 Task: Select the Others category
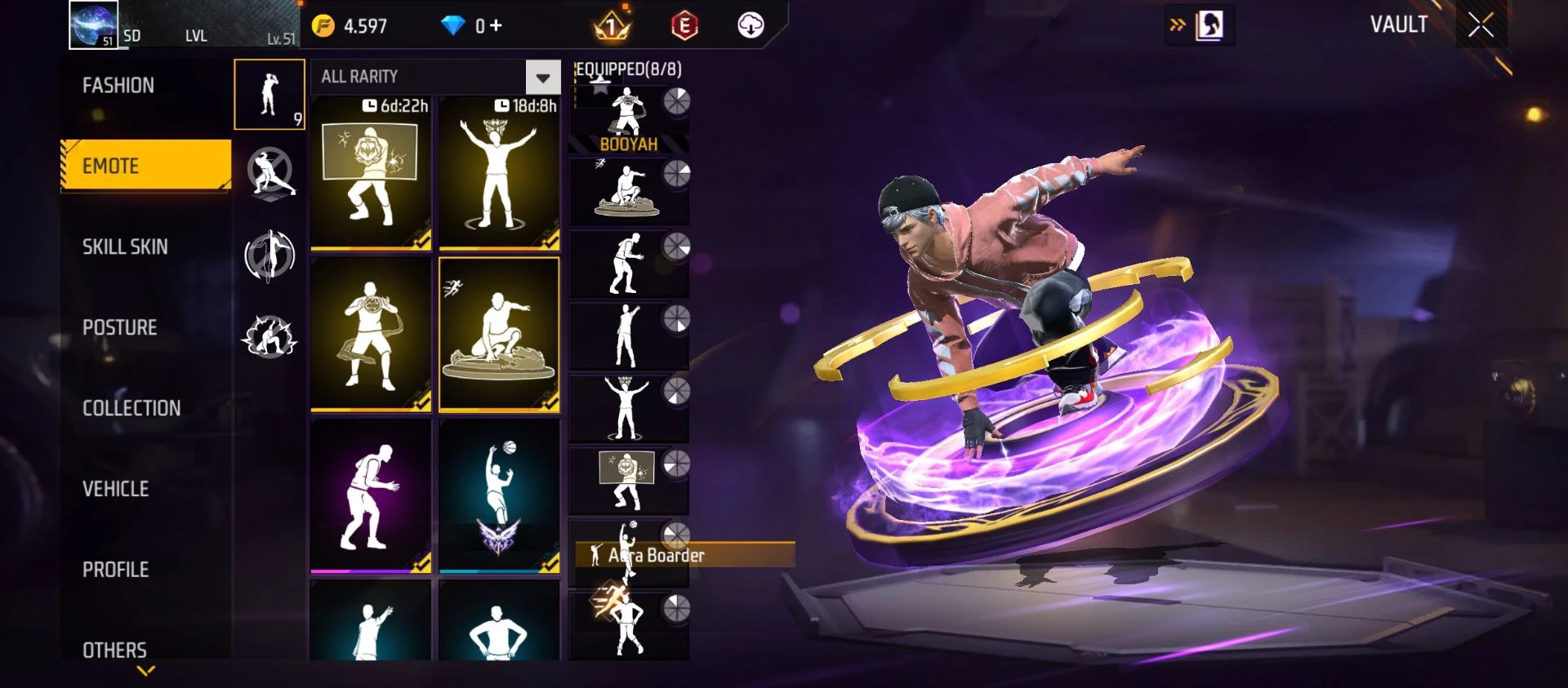click(x=115, y=650)
